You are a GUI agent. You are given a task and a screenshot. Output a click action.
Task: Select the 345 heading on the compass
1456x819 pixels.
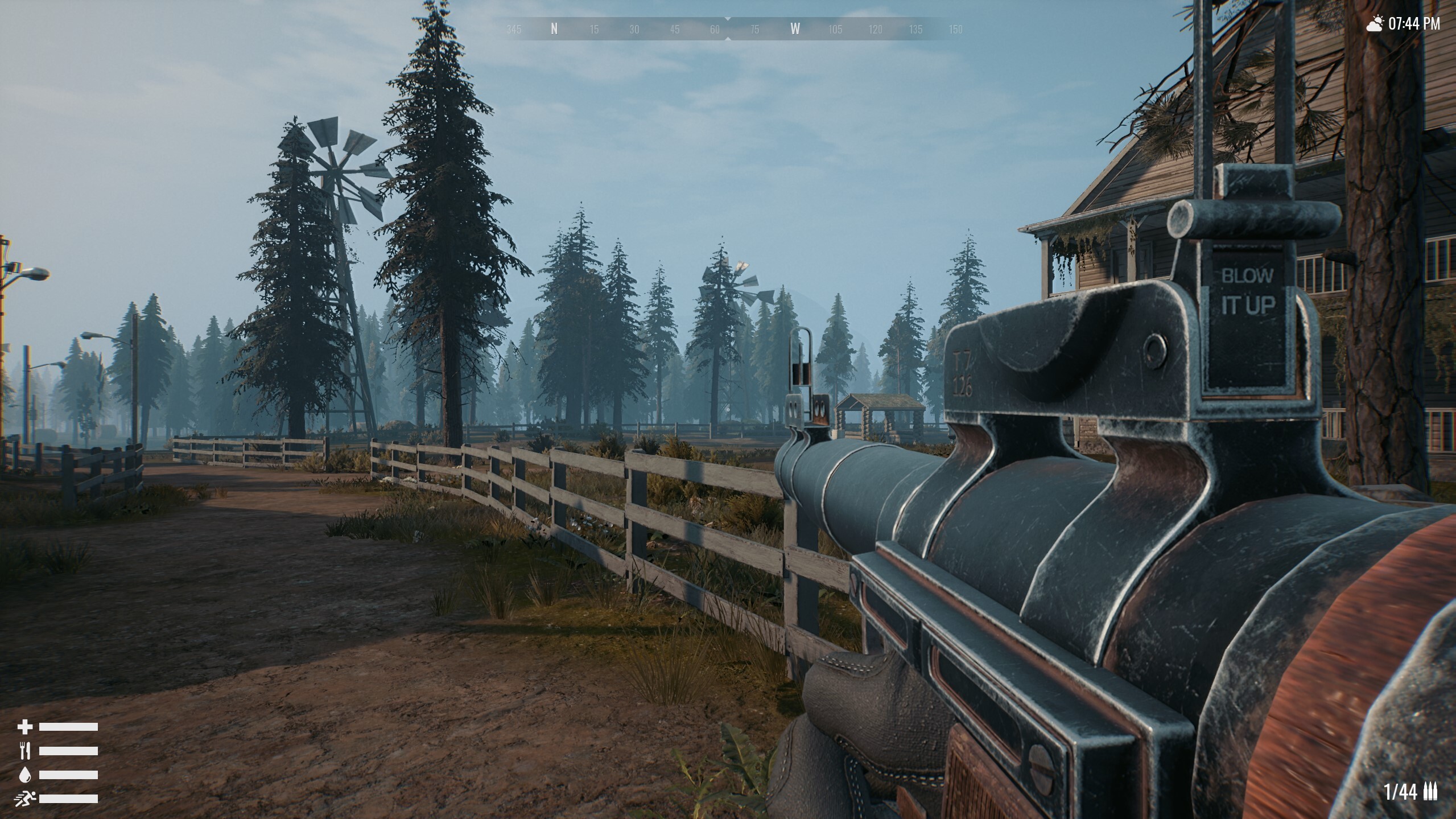(x=514, y=30)
